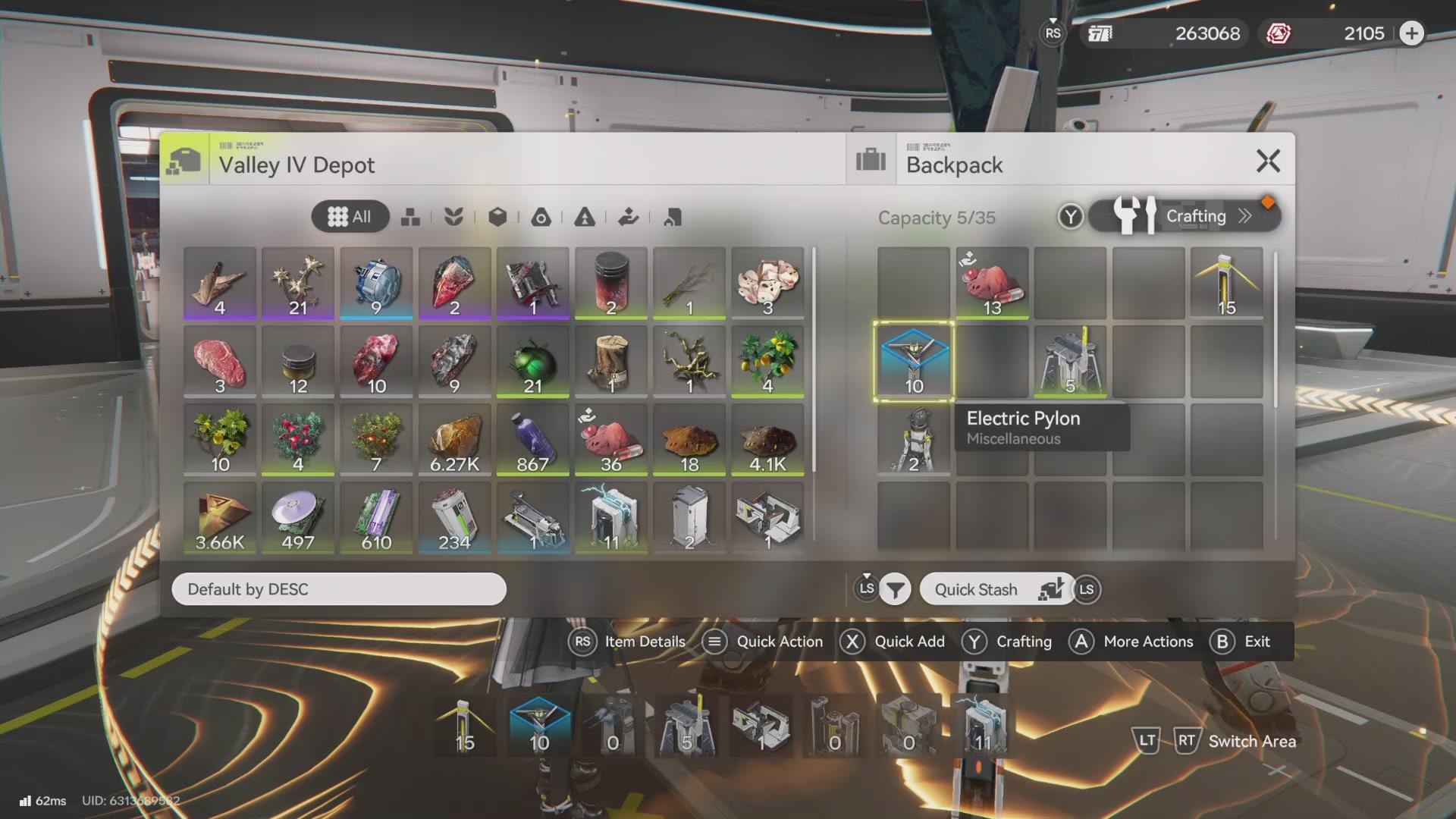Select the character figure backpack slot
This screenshot has height=819, width=1456.
tap(914, 439)
